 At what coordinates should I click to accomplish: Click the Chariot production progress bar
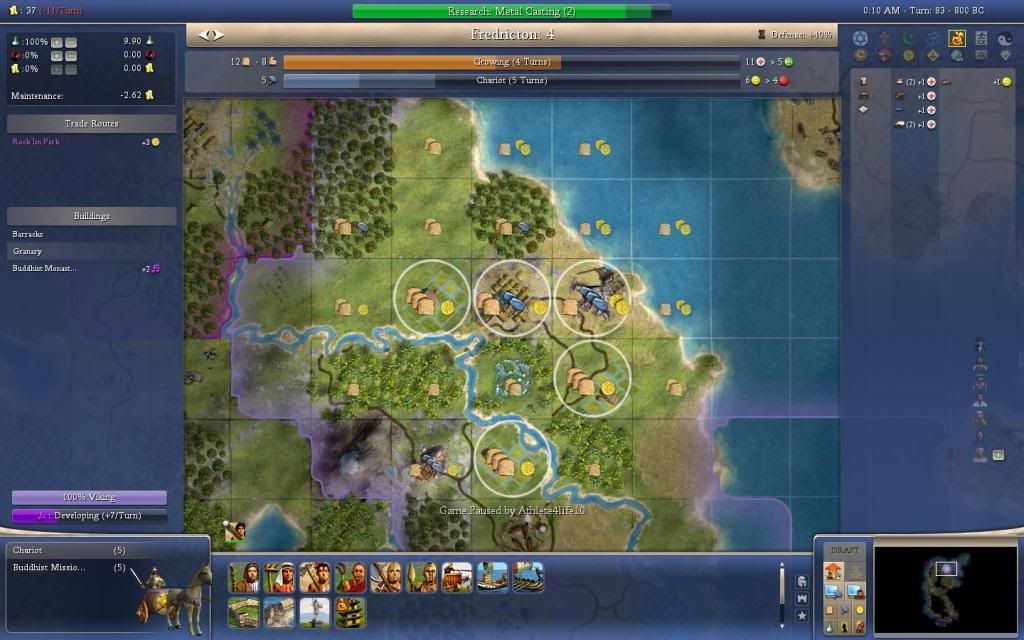[511, 80]
